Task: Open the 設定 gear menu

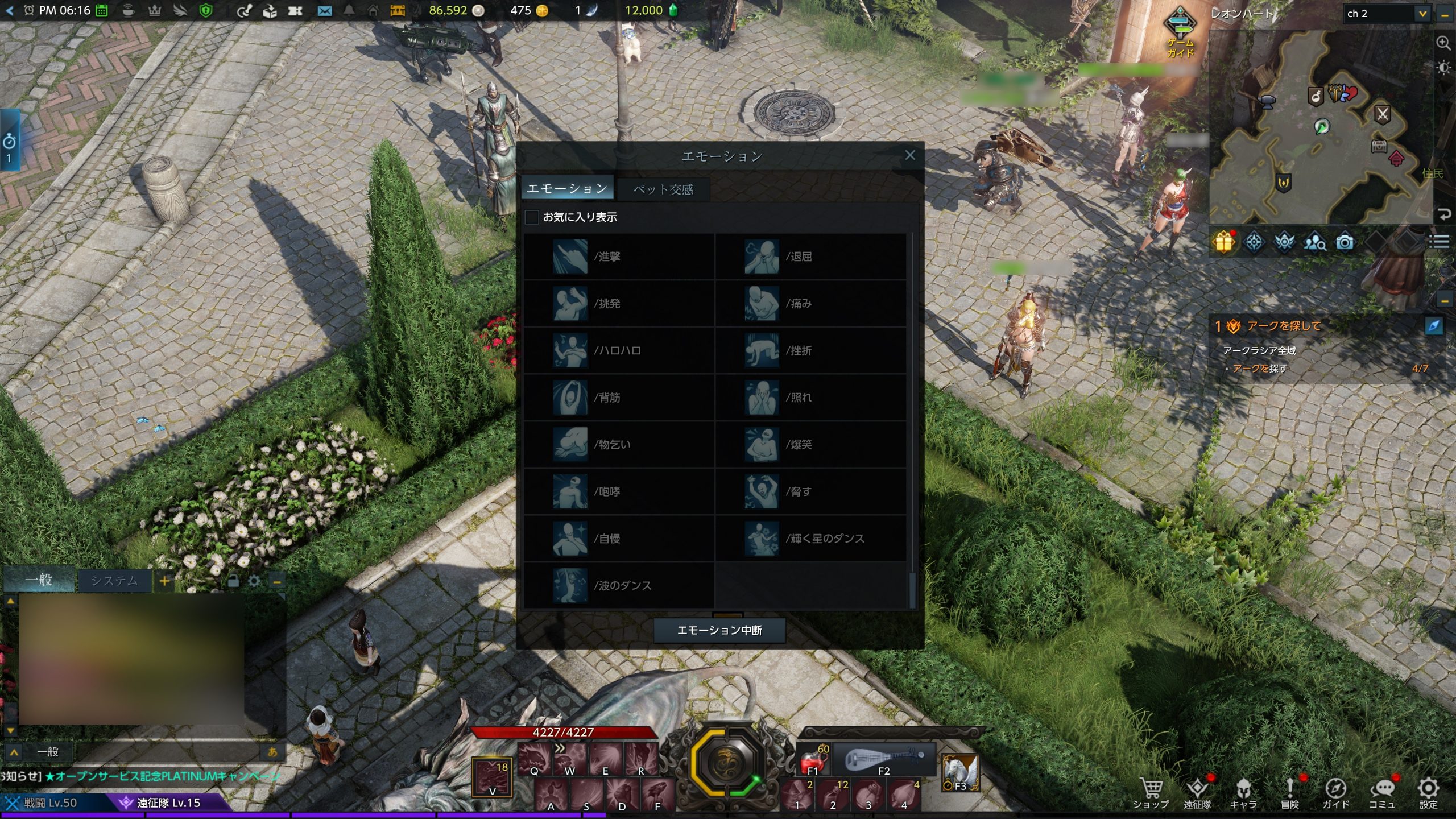Action: (1428, 793)
